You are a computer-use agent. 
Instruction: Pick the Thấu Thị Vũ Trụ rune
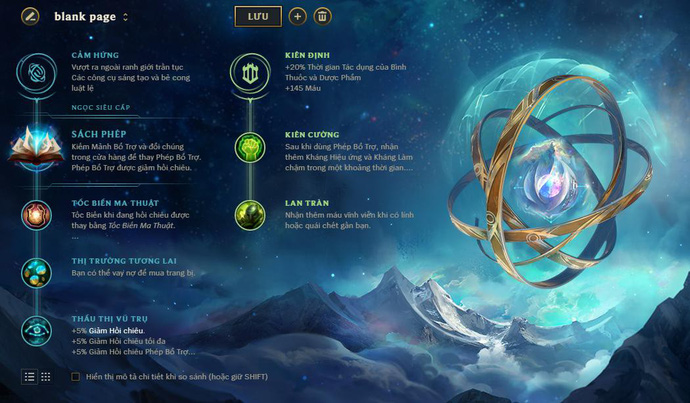(36, 329)
